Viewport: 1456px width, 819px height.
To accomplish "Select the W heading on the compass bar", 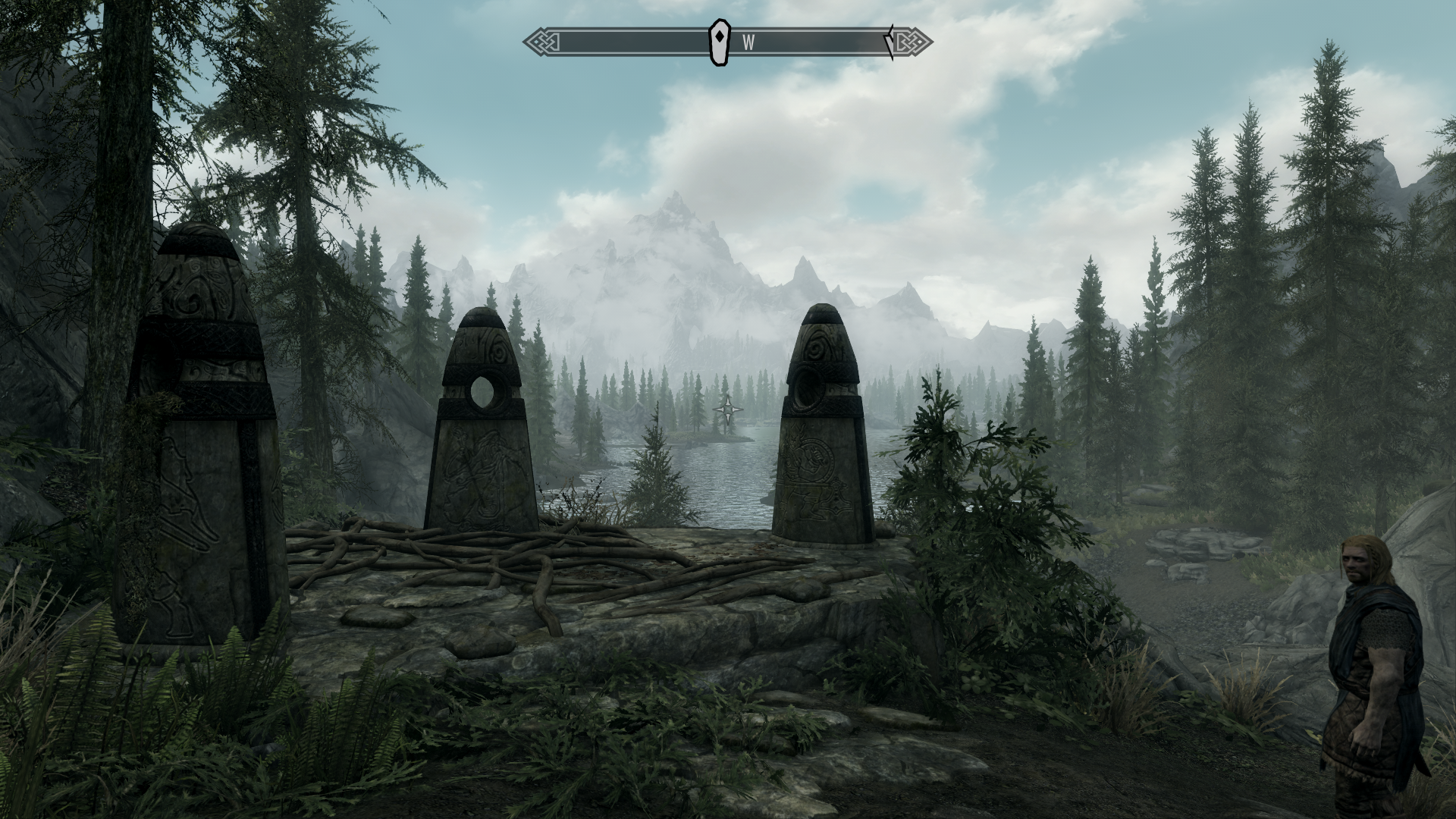I will [748, 43].
